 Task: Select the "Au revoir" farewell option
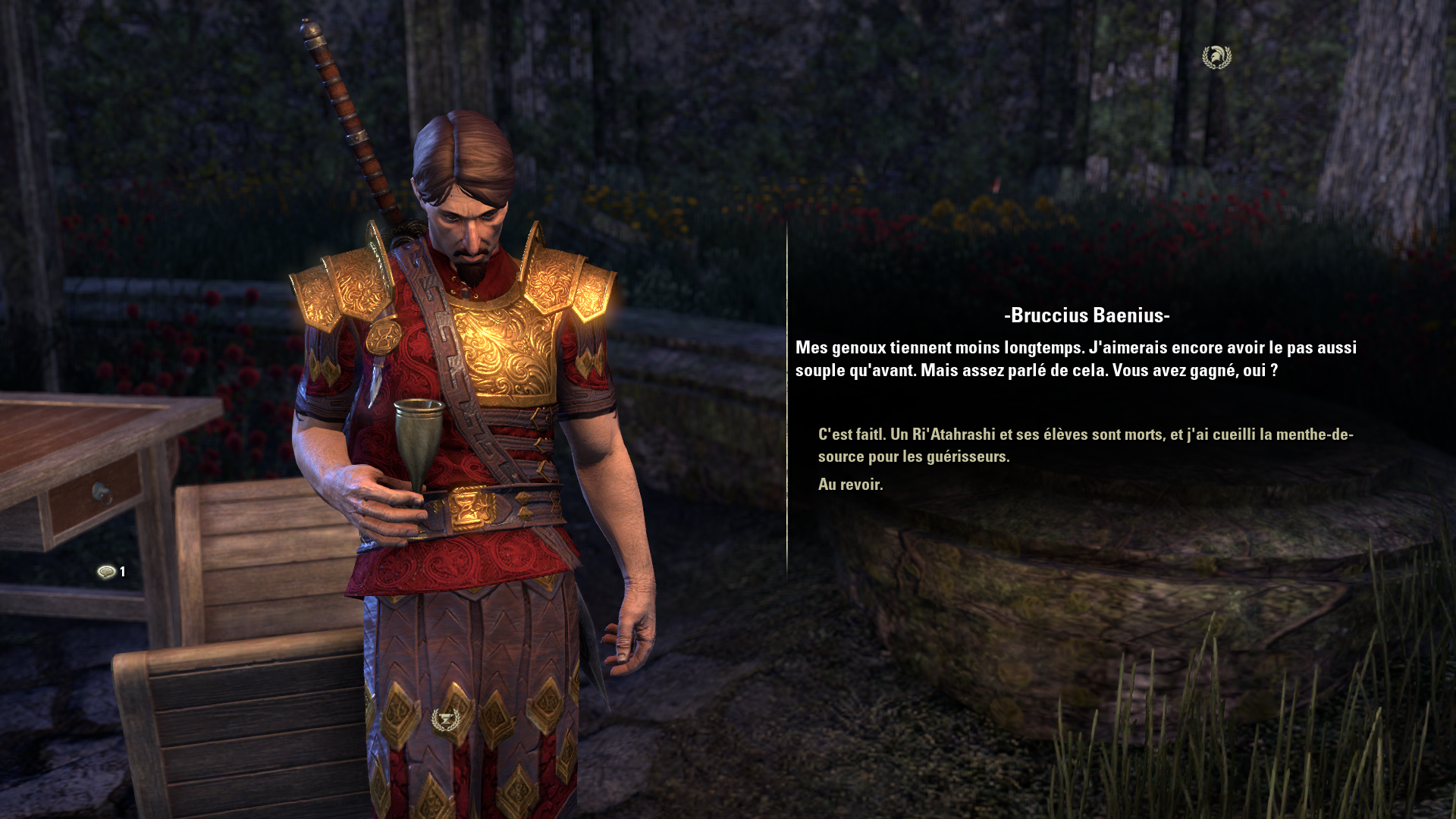click(x=850, y=485)
